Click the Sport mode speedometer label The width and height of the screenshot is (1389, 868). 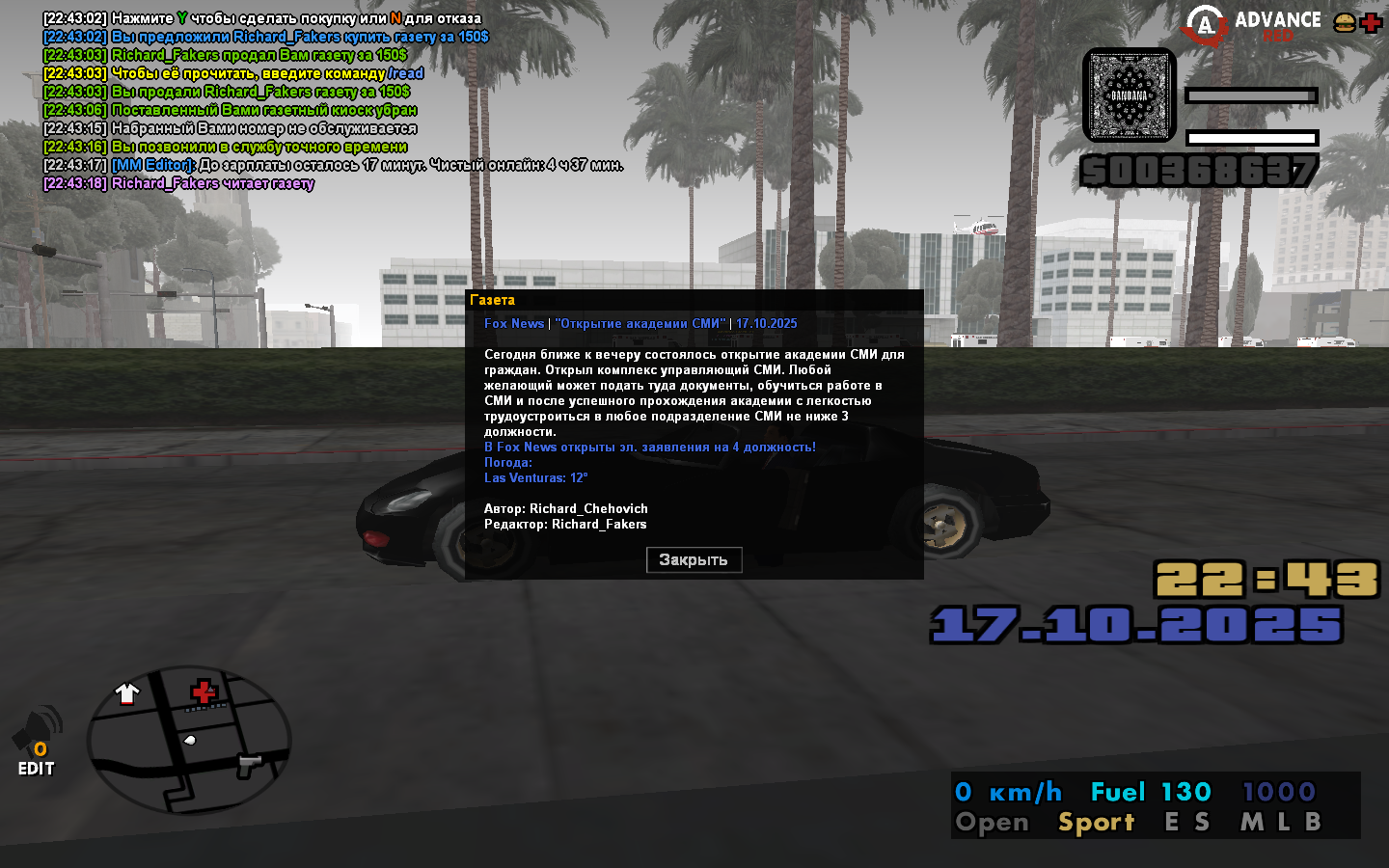click(x=1096, y=823)
